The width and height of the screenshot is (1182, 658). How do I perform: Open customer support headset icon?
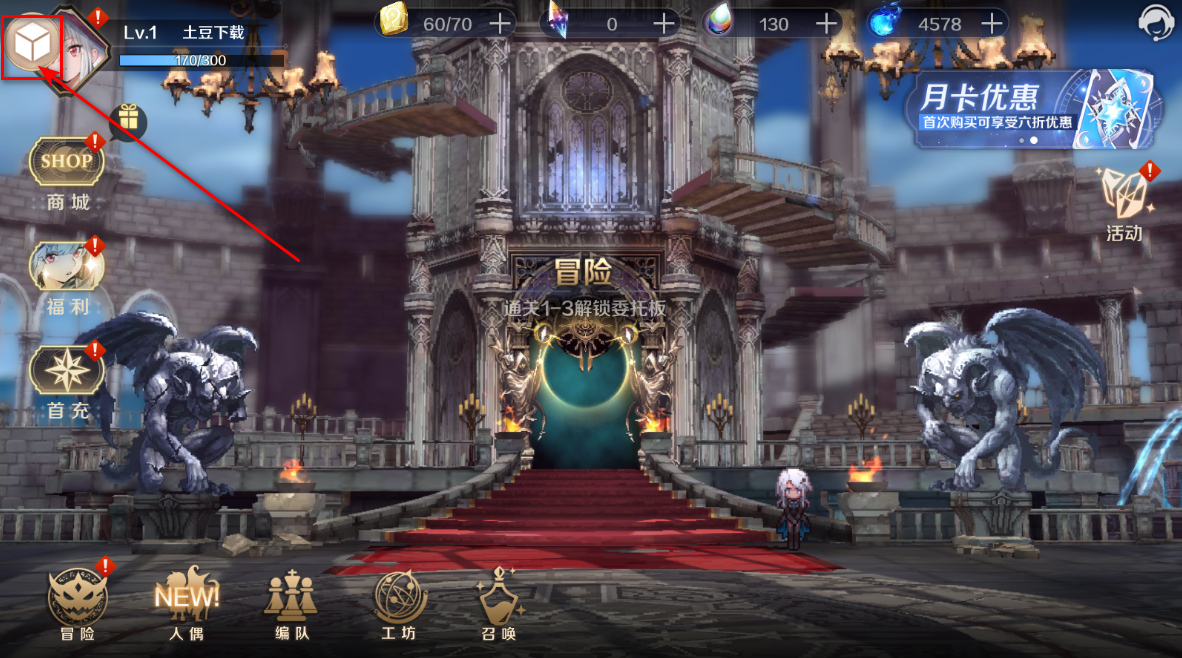[x=1157, y=22]
